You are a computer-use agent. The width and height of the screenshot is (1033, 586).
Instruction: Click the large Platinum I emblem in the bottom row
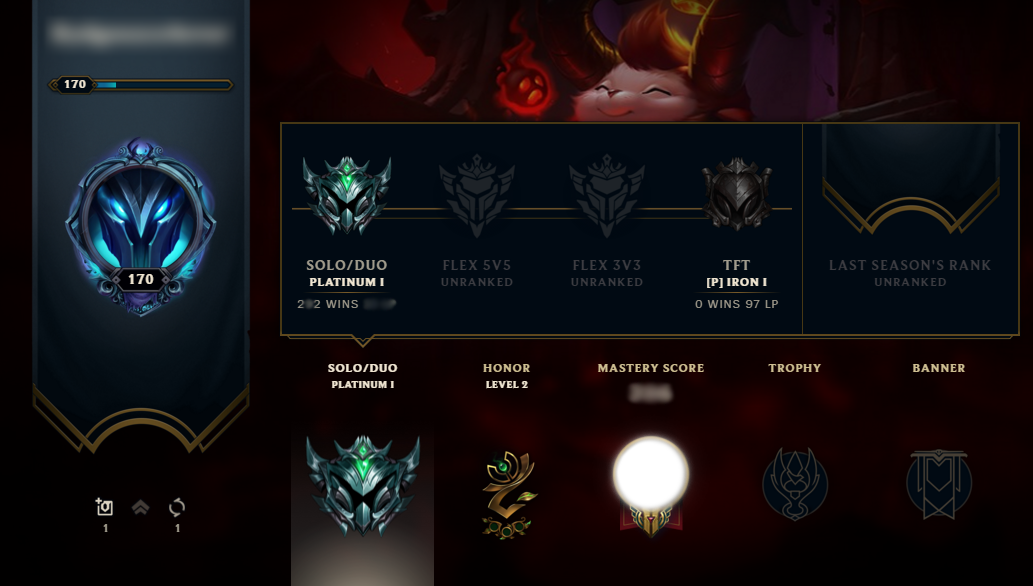[x=362, y=485]
